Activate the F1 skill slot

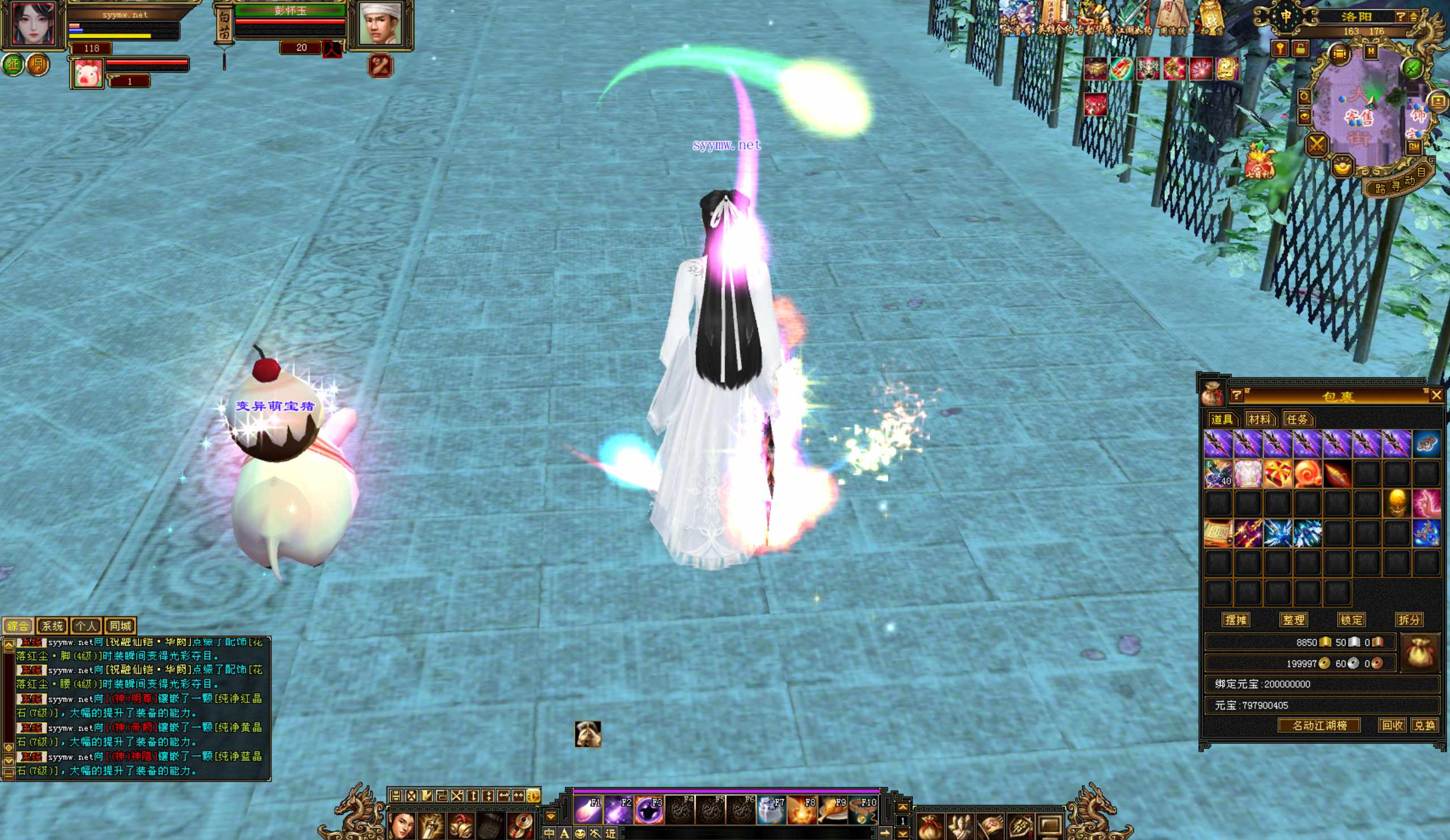588,810
